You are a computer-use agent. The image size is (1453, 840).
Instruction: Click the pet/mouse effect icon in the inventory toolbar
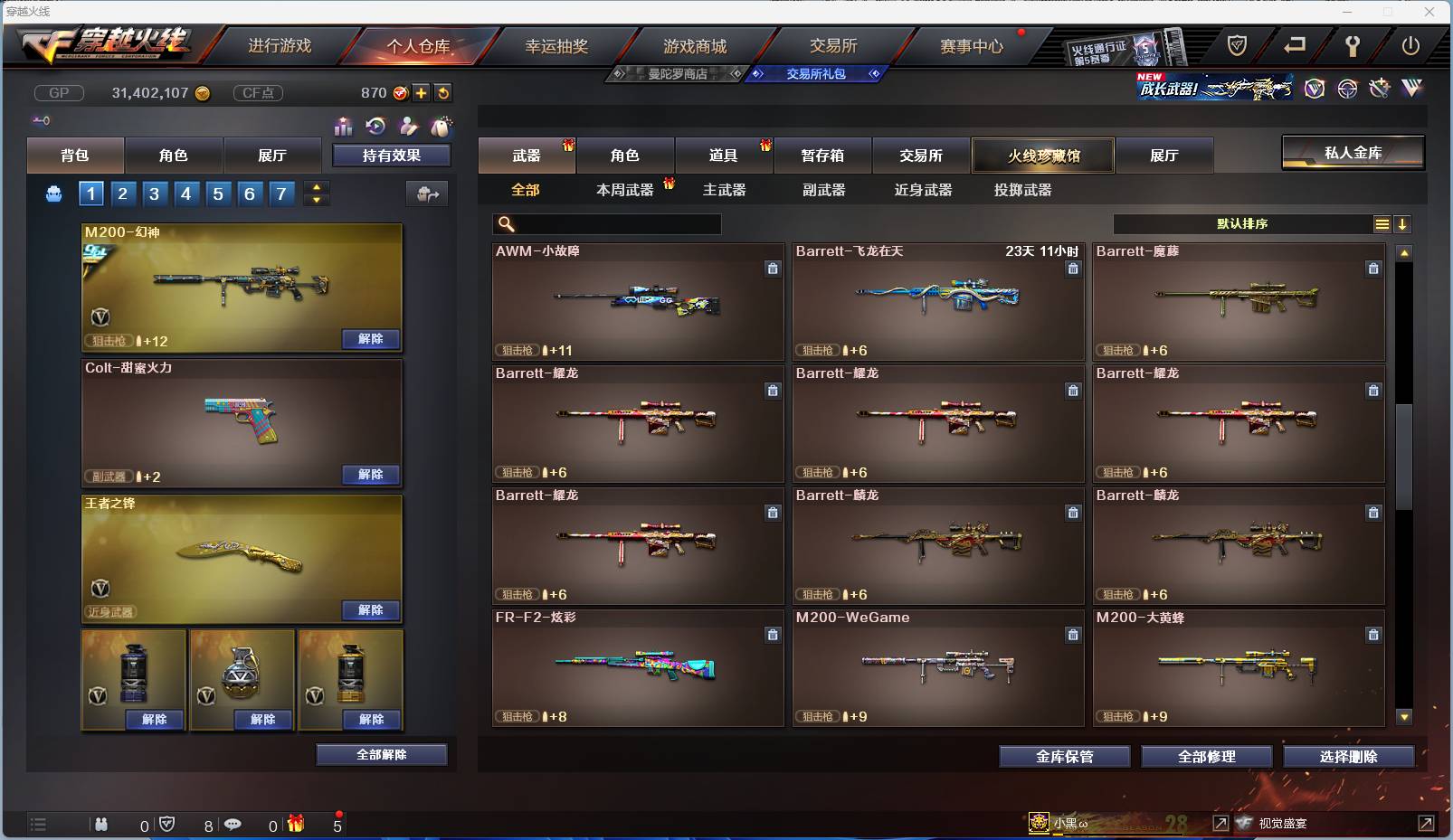pos(442,127)
